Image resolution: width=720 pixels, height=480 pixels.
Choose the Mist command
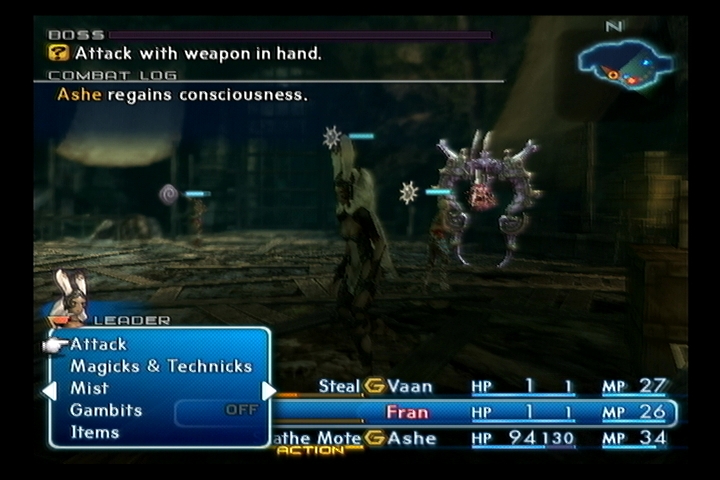(x=90, y=388)
